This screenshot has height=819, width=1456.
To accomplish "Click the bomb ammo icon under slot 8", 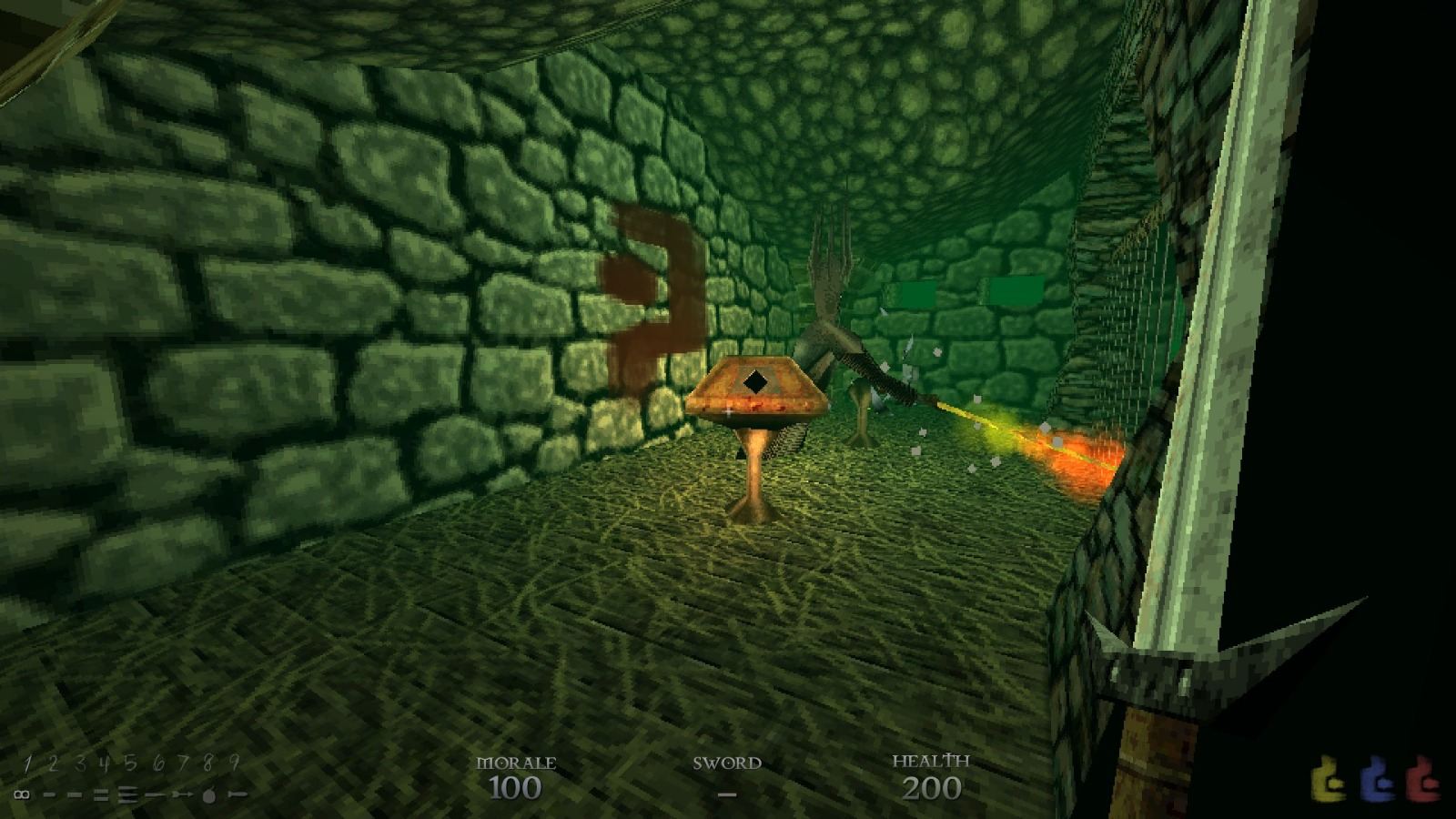I will coord(209,795).
